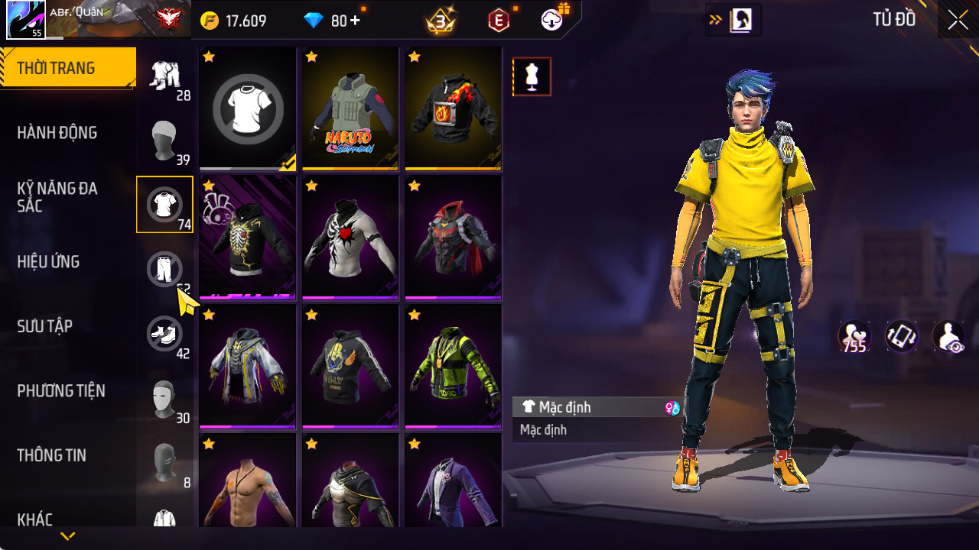Switch to the Hành Động tab
Screen dimensions: 979x550
tap(57, 133)
